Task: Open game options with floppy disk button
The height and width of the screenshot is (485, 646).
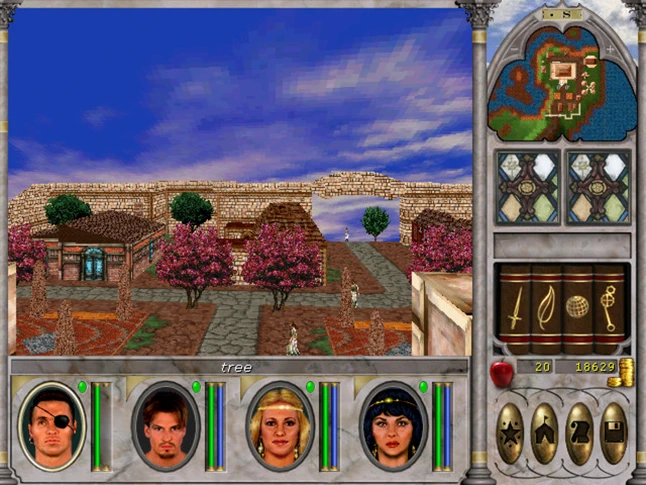Action: point(613,432)
